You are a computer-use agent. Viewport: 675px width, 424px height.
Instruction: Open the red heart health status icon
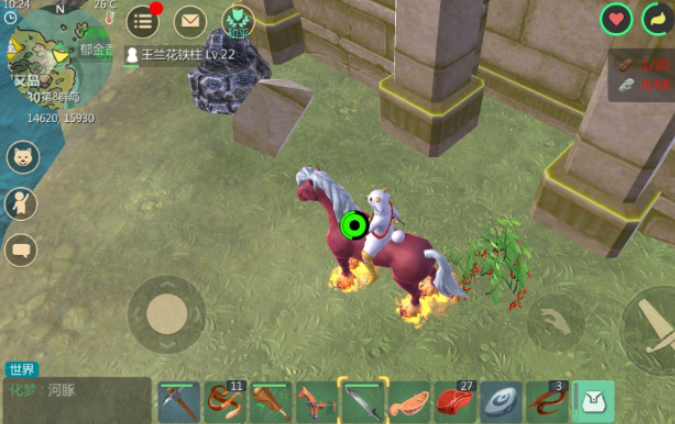pyautogui.click(x=616, y=19)
